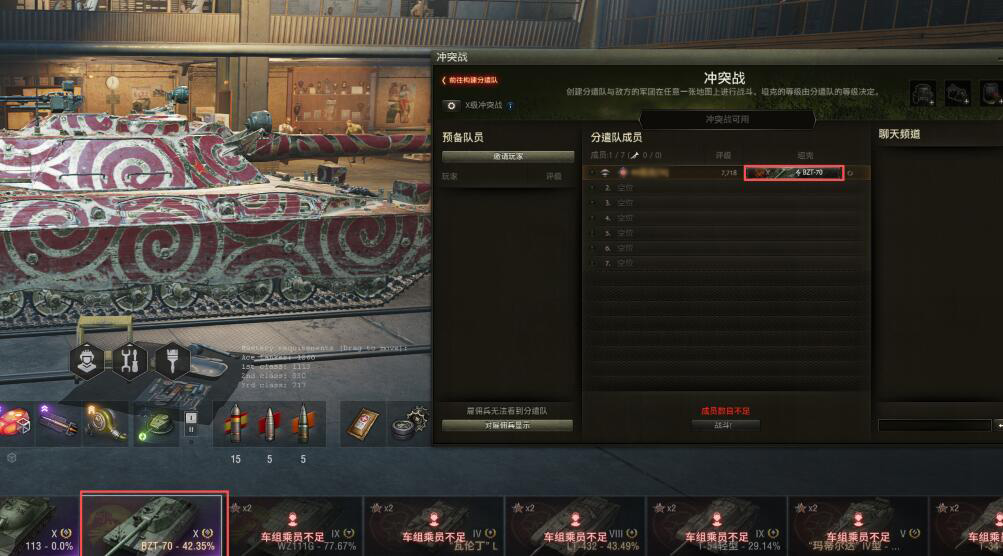
Task: Open the crew hexagon icon
Action: [88, 361]
